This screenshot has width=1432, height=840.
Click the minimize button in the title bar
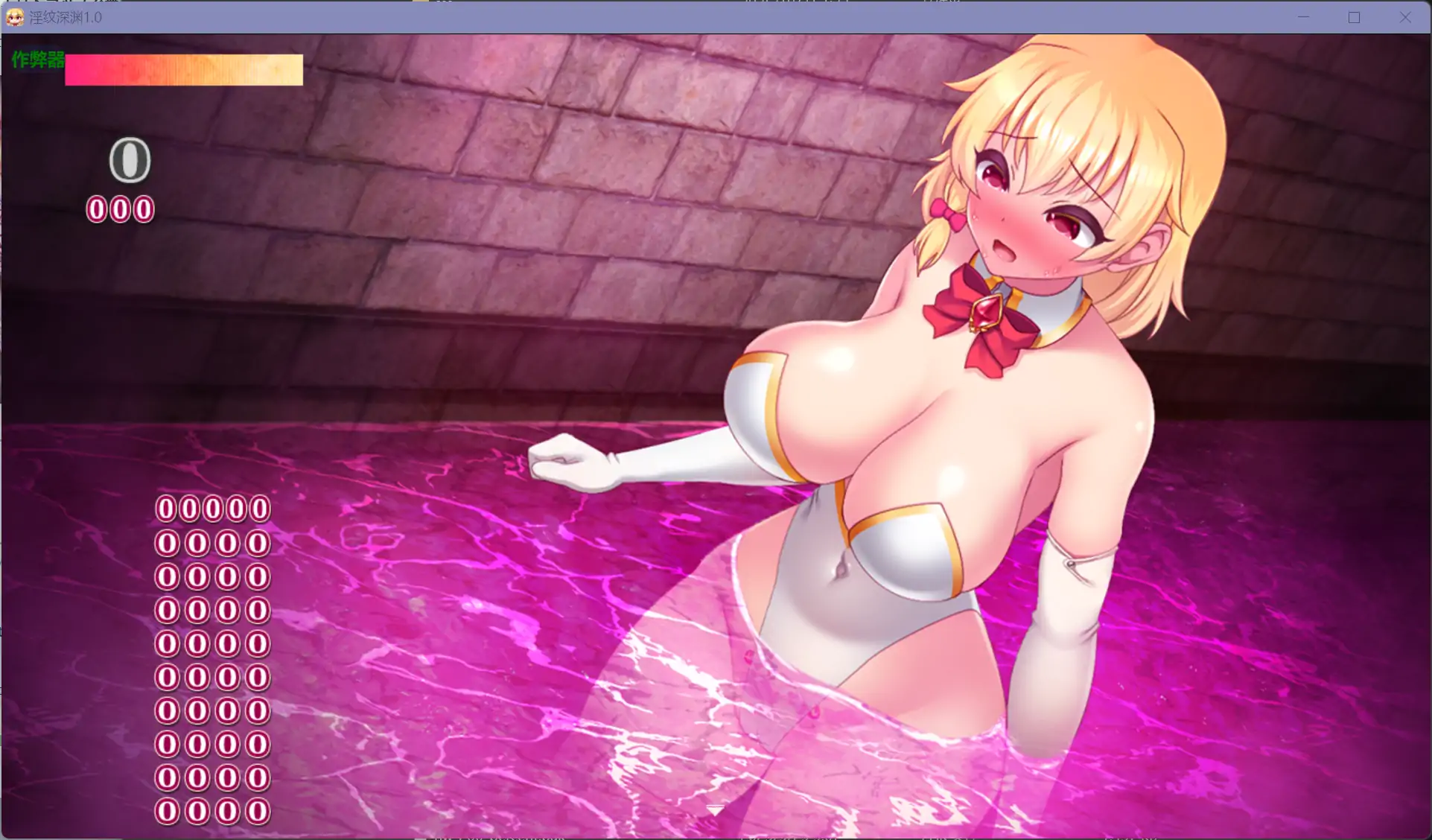(1302, 17)
